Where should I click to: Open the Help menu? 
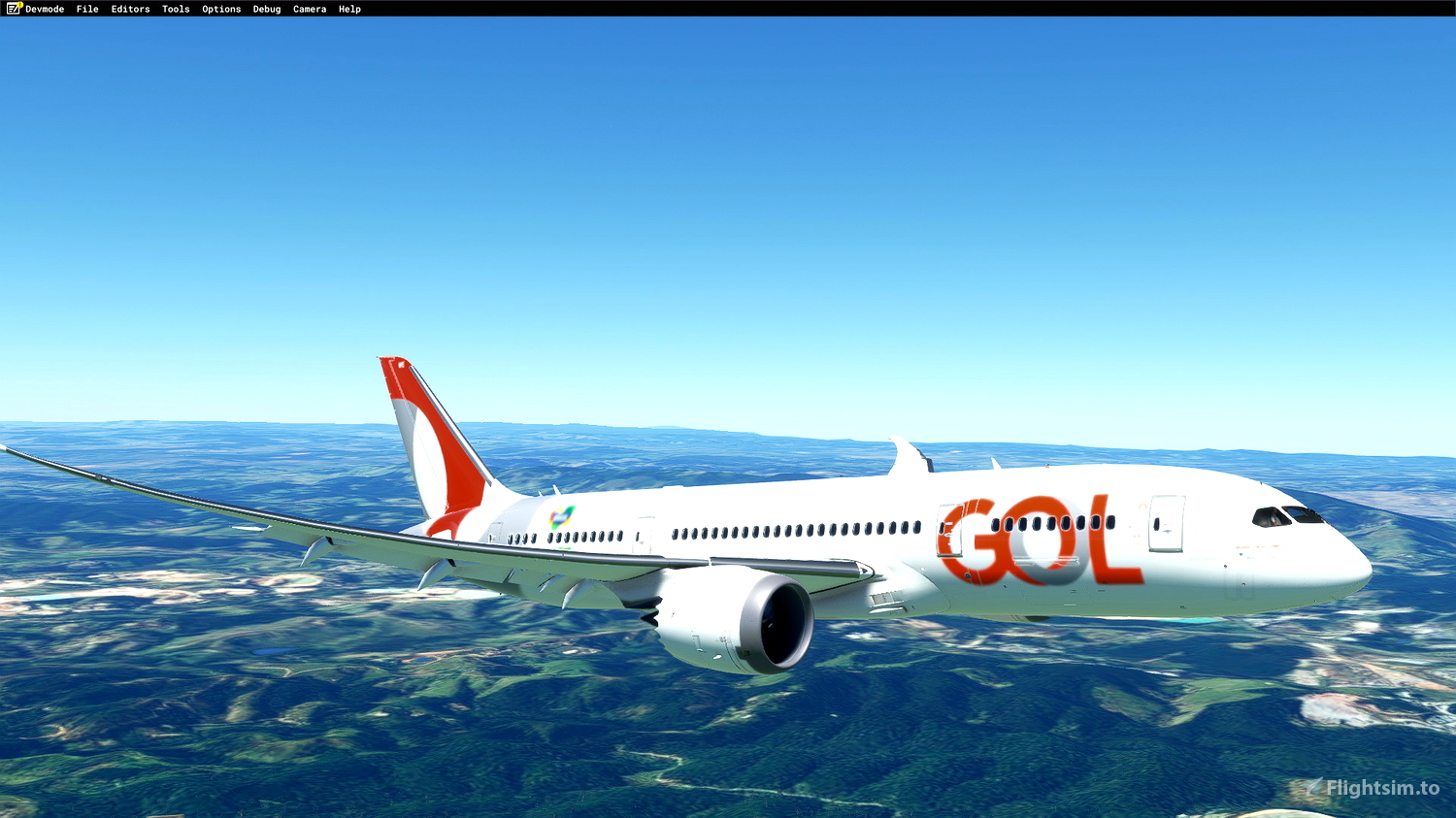[x=347, y=9]
